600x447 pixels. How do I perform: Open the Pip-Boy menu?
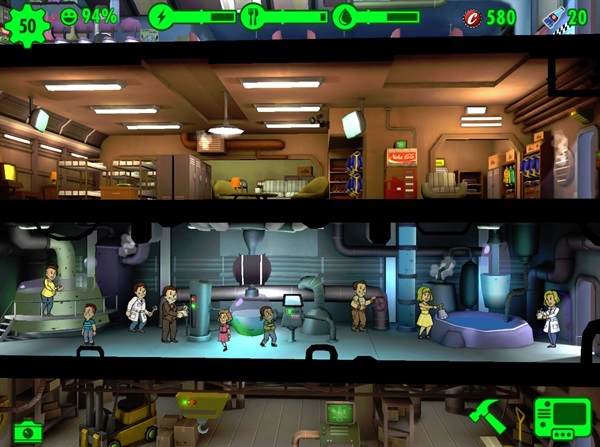(561, 420)
